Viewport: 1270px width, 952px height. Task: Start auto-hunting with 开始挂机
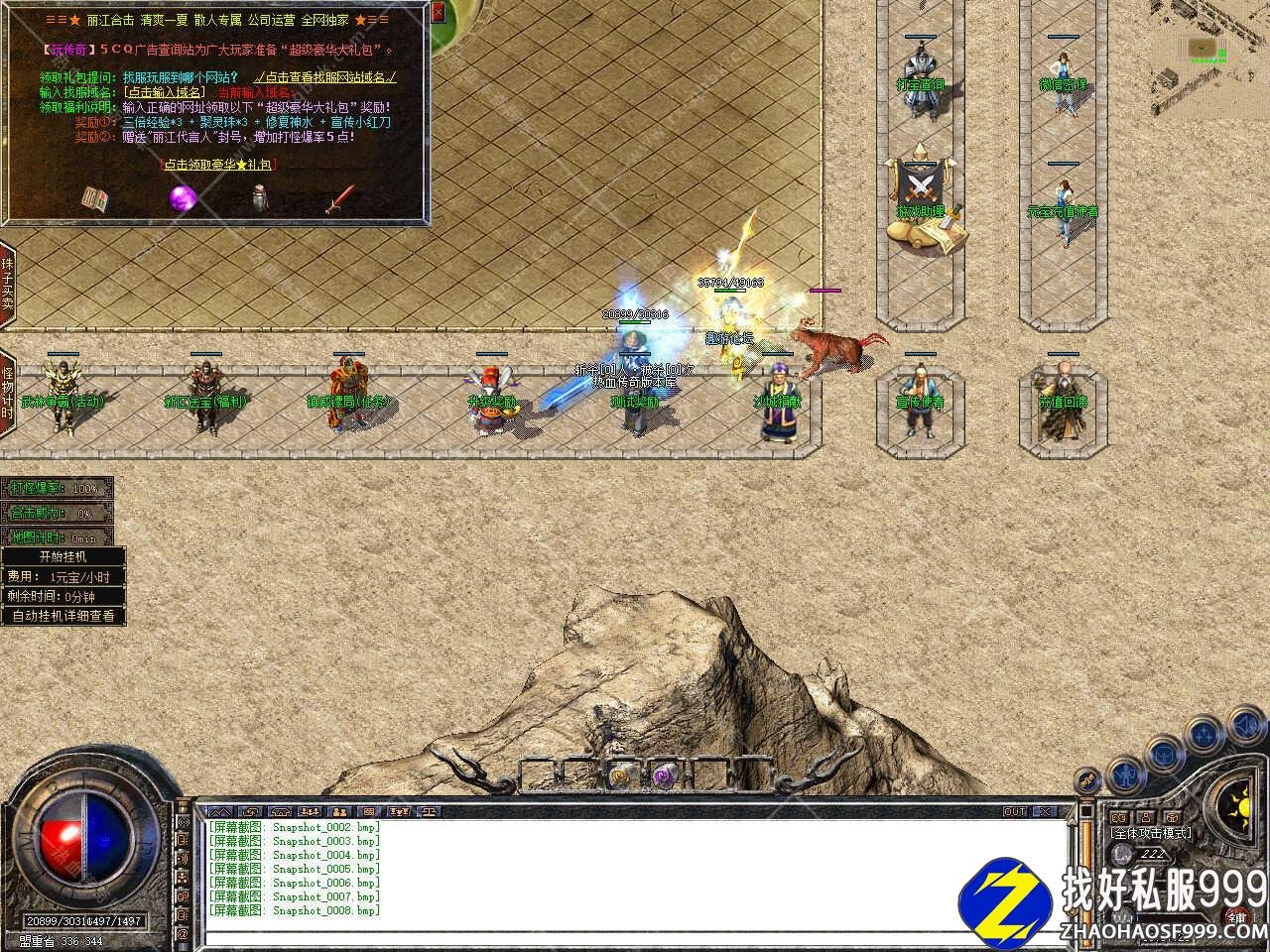click(x=63, y=556)
